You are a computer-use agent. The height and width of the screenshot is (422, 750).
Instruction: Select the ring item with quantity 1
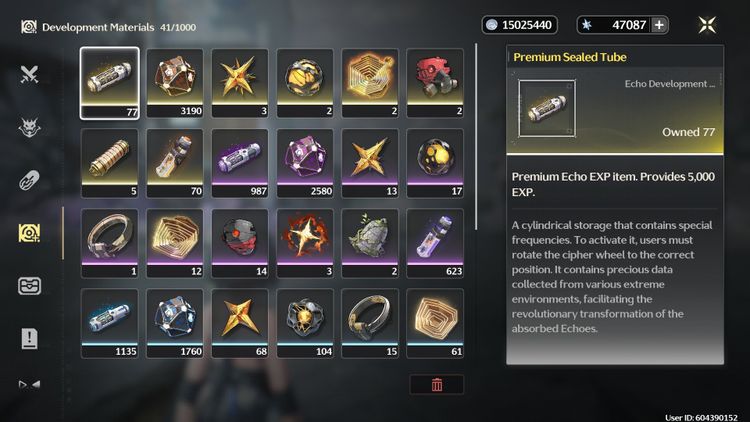(110, 243)
